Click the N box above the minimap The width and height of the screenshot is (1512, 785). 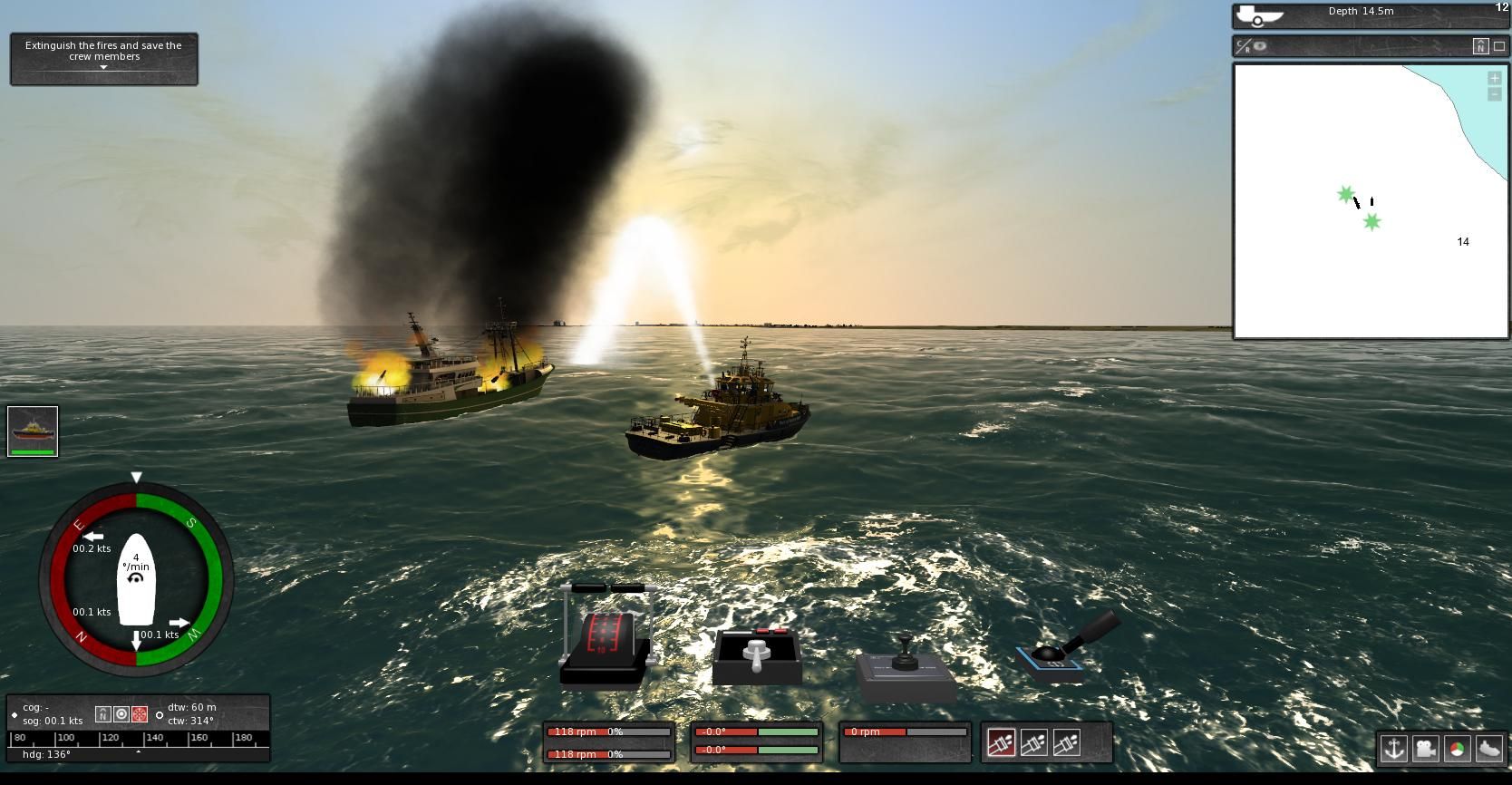click(x=1481, y=46)
